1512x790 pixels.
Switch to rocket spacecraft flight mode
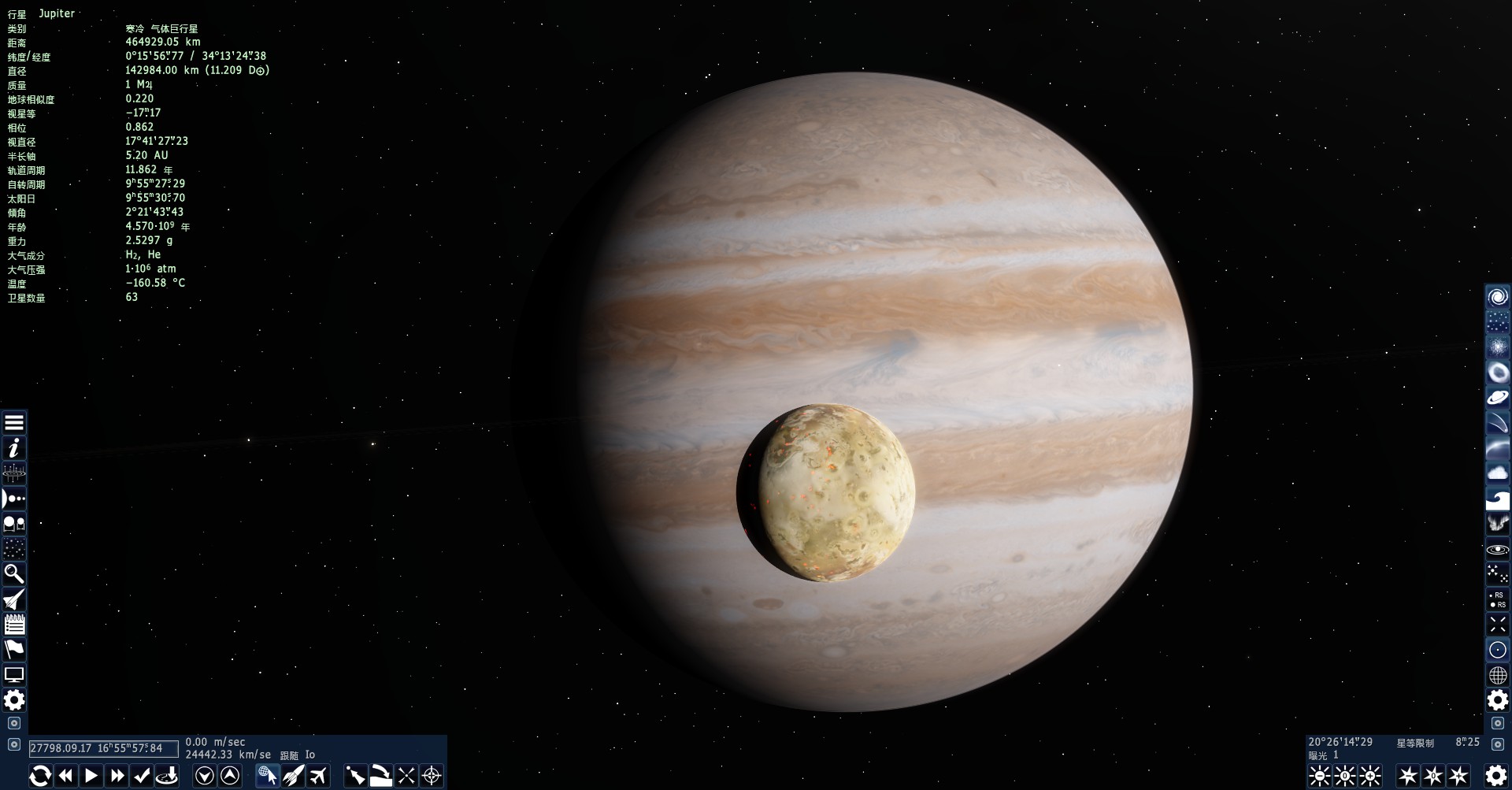point(293,776)
